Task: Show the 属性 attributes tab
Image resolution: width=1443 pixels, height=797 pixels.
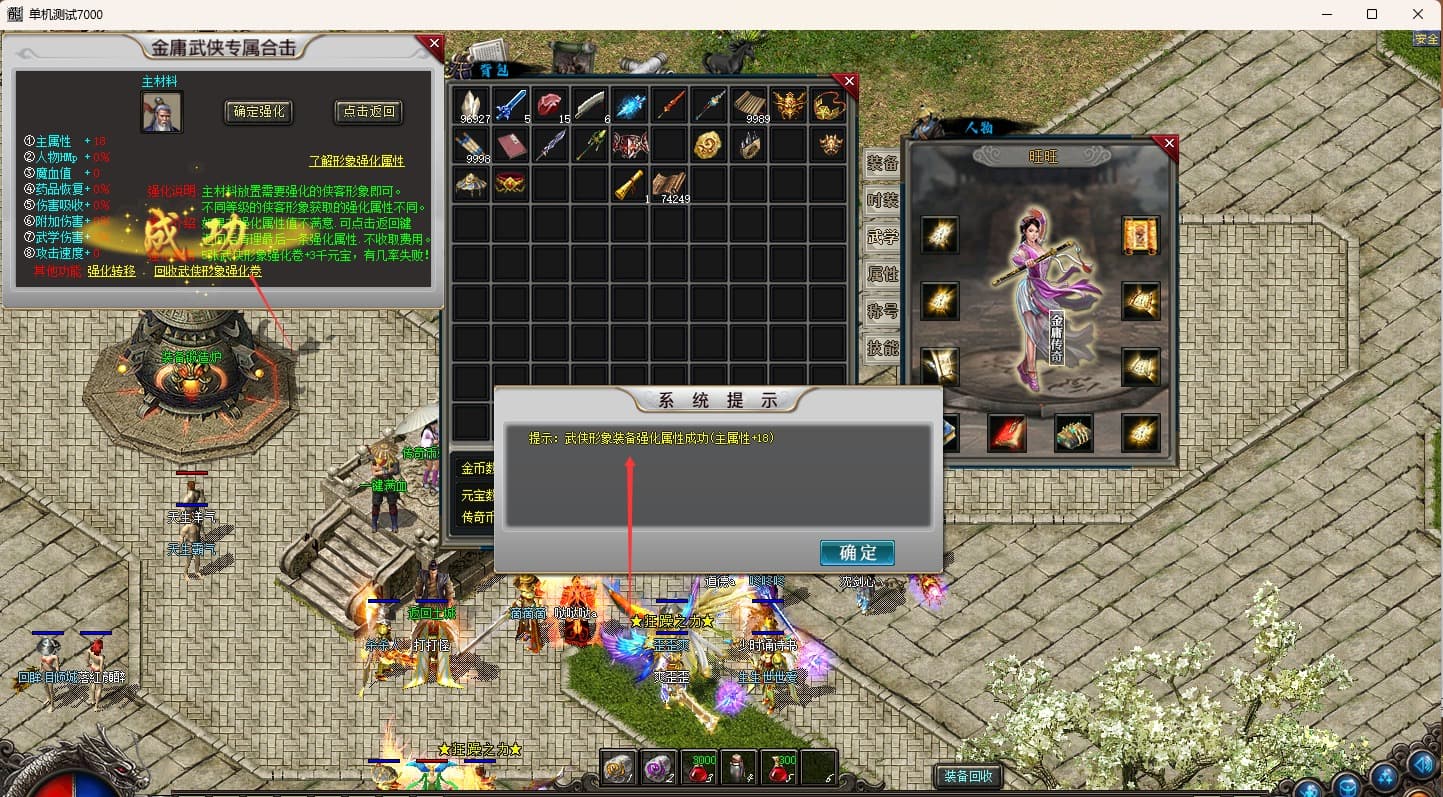Action: tap(882, 274)
